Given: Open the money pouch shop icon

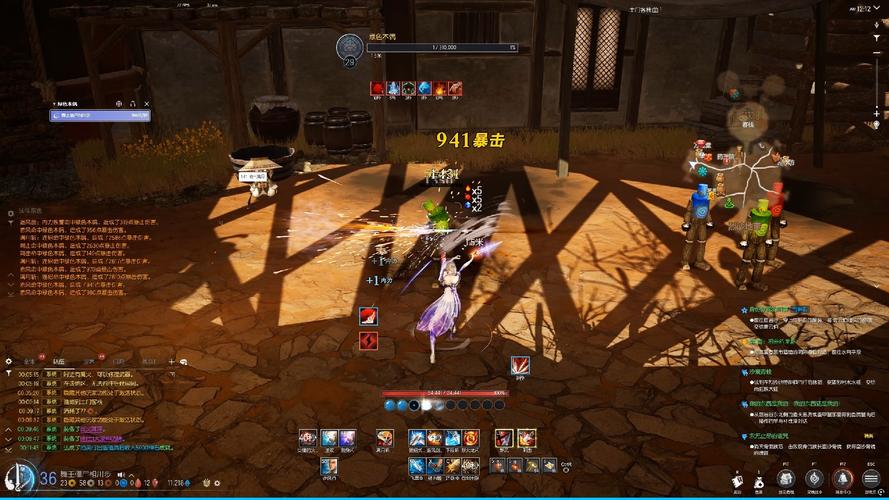Looking at the screenshot, I should click(758, 481).
